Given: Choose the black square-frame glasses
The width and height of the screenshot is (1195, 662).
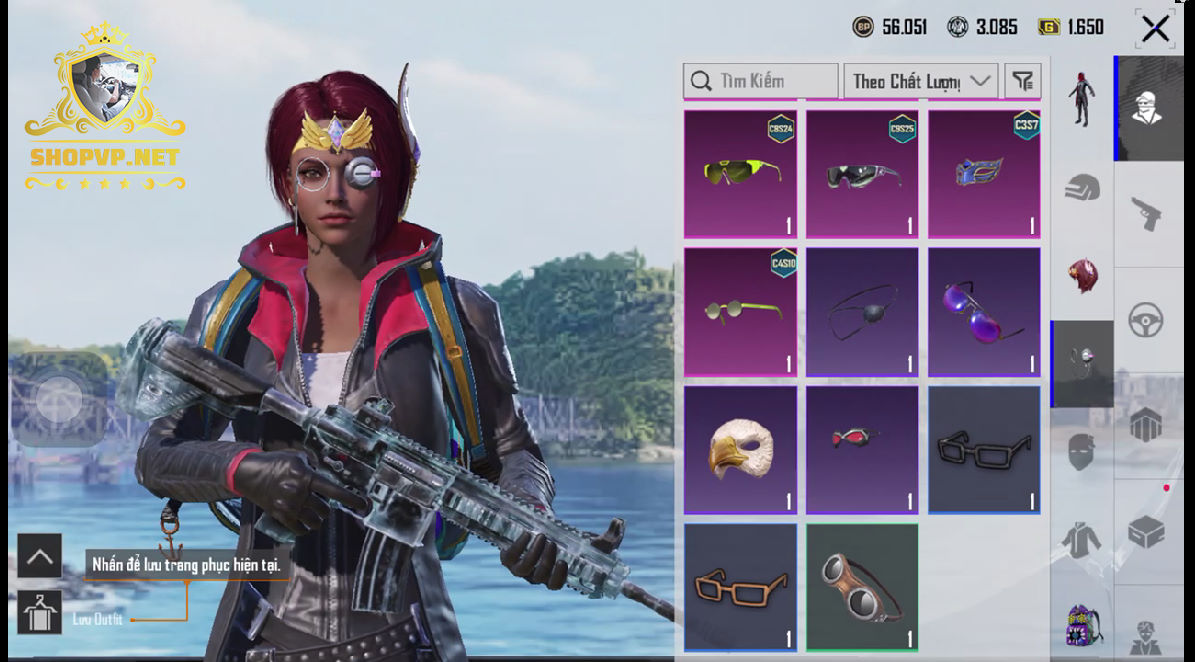Looking at the screenshot, I should (984, 450).
